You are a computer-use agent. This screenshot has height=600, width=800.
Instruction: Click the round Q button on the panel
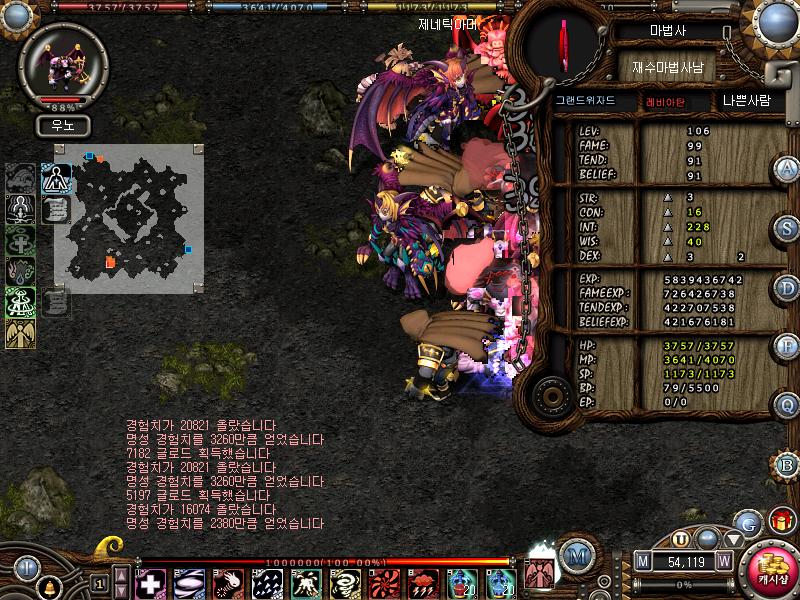(787, 405)
